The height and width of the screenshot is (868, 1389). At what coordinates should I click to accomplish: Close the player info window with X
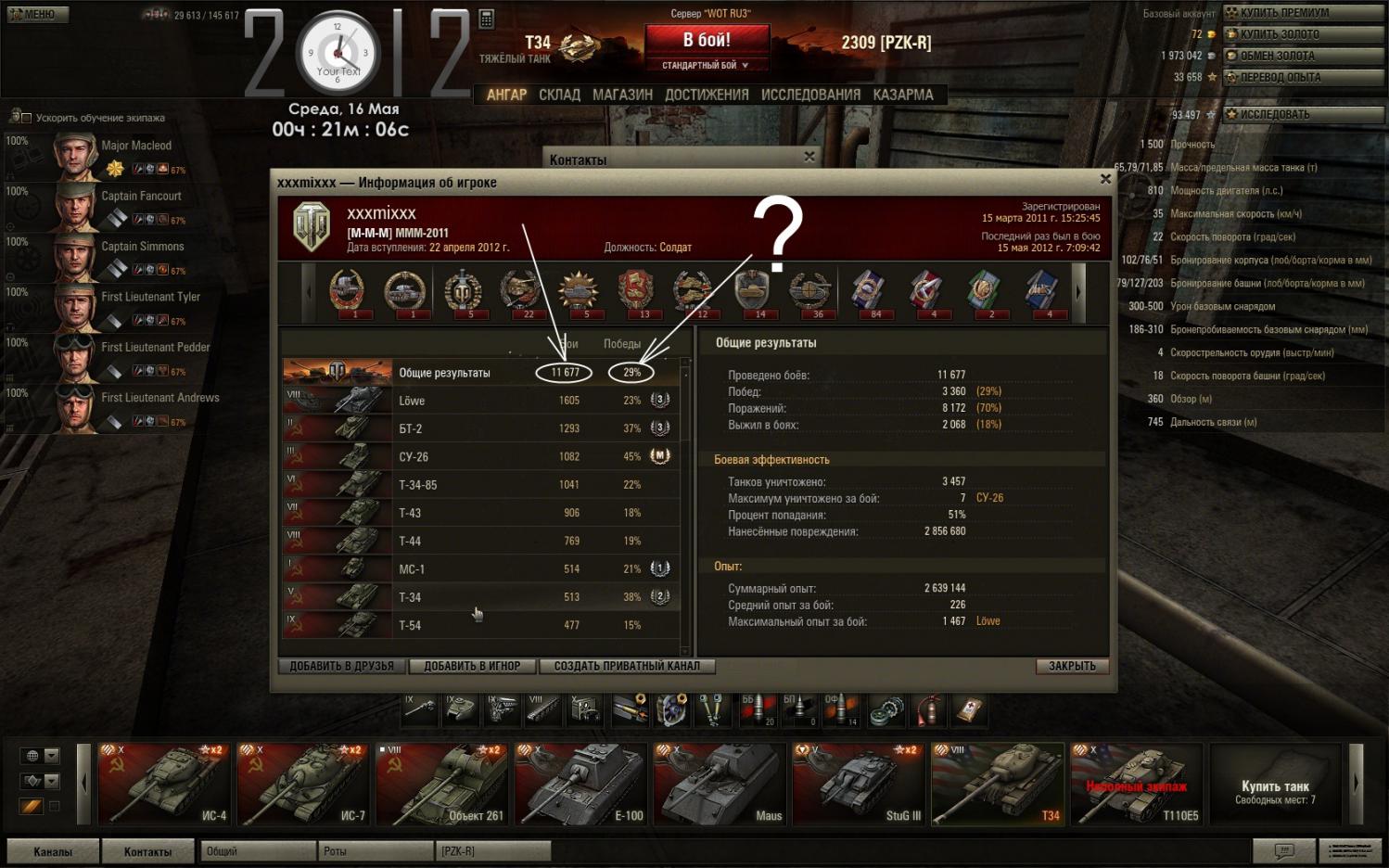tap(1104, 179)
